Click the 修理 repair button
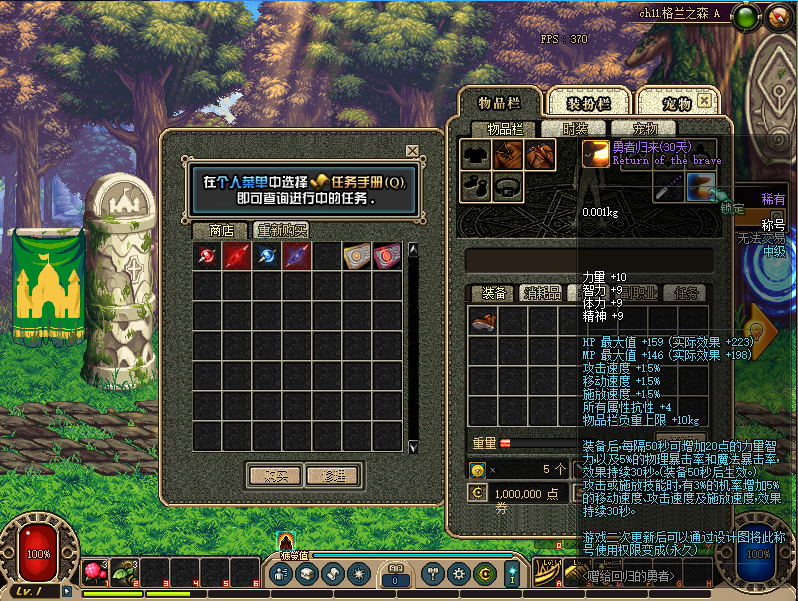Viewport: 798px width, 601px height. (332, 475)
